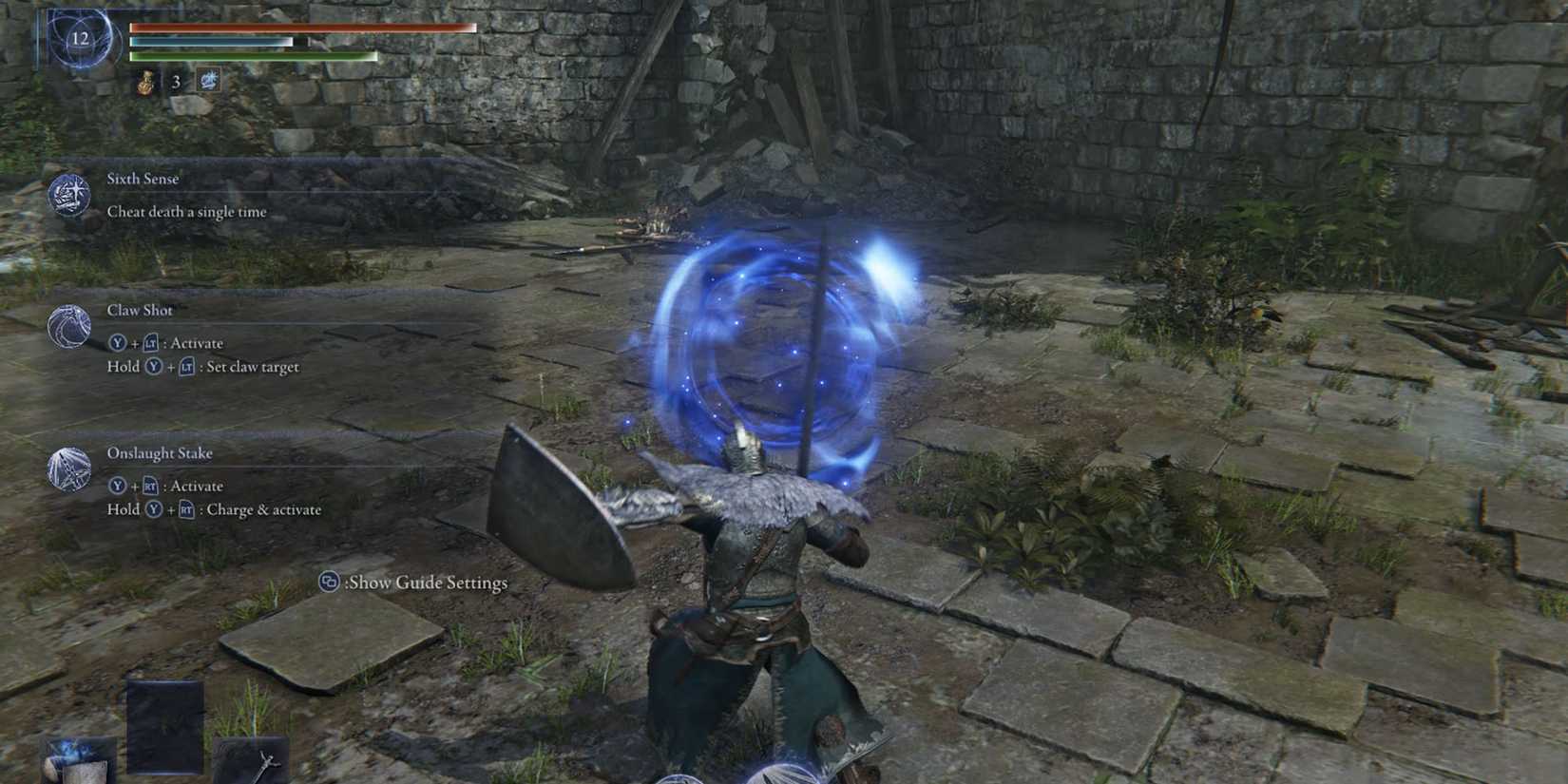Click the flask count number 3
1568x784 pixels.
pos(174,81)
